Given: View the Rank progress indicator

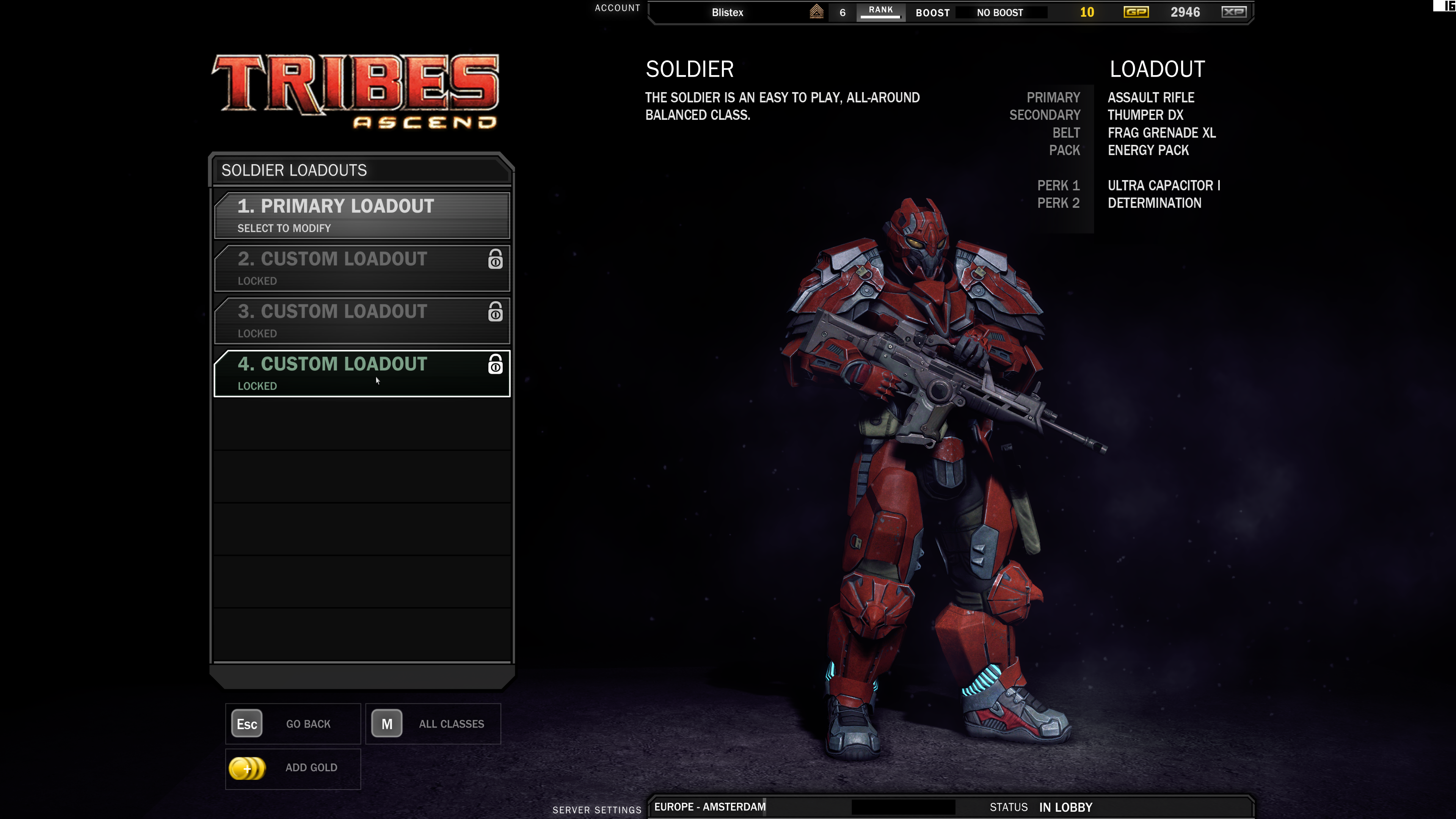Looking at the screenshot, I should point(880,11).
